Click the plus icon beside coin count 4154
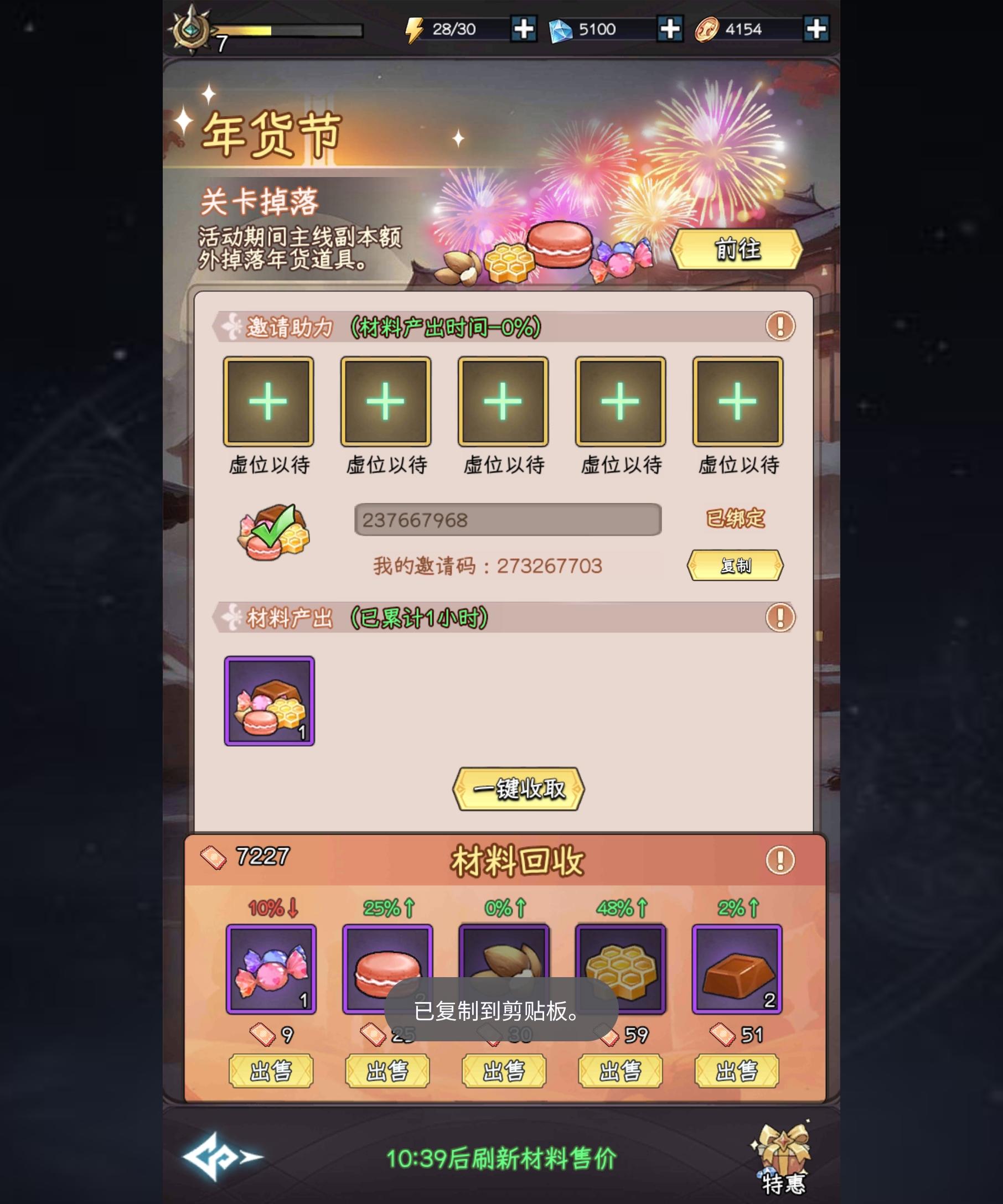 (x=815, y=30)
